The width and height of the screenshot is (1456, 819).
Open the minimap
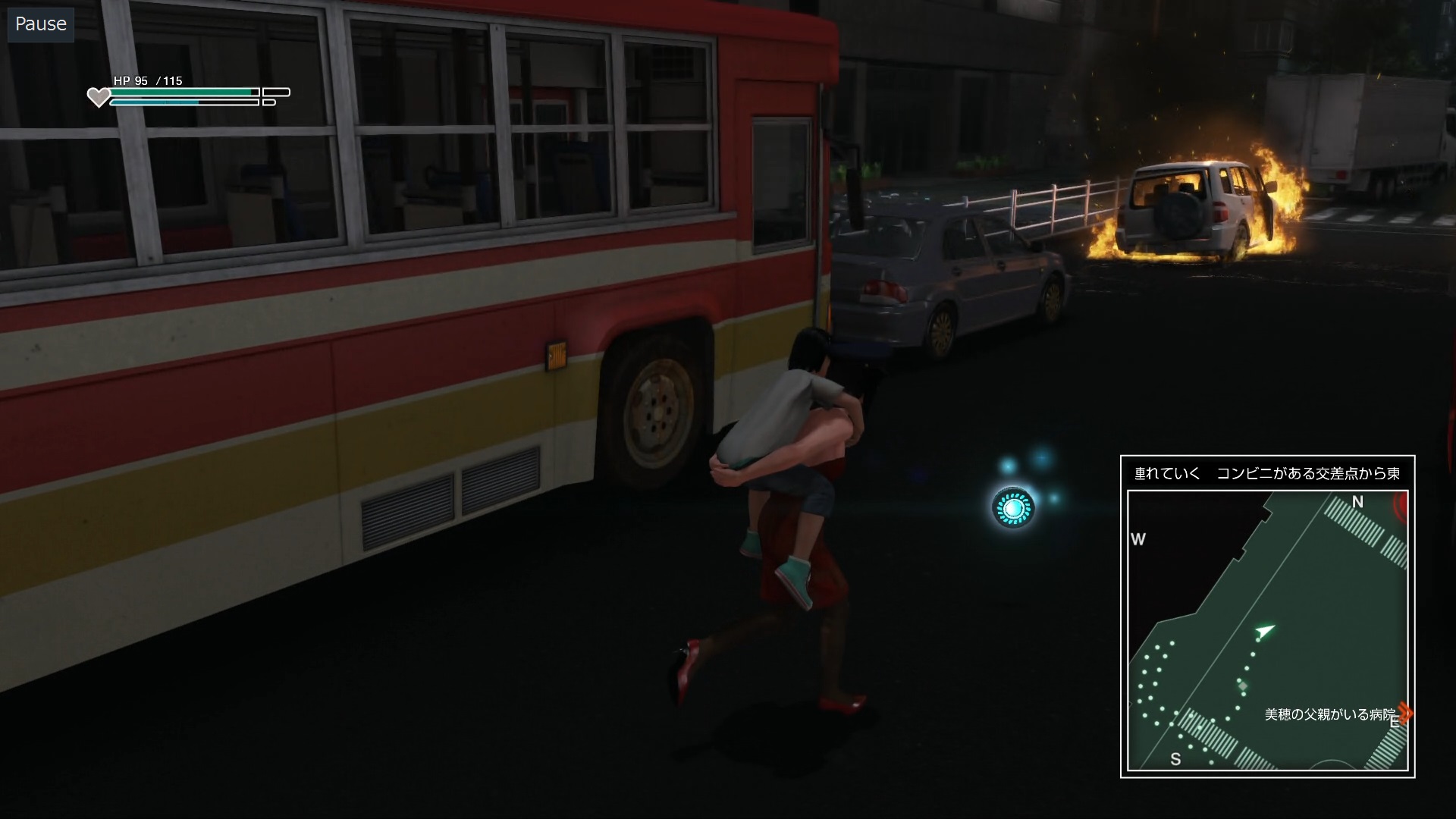(x=1267, y=629)
